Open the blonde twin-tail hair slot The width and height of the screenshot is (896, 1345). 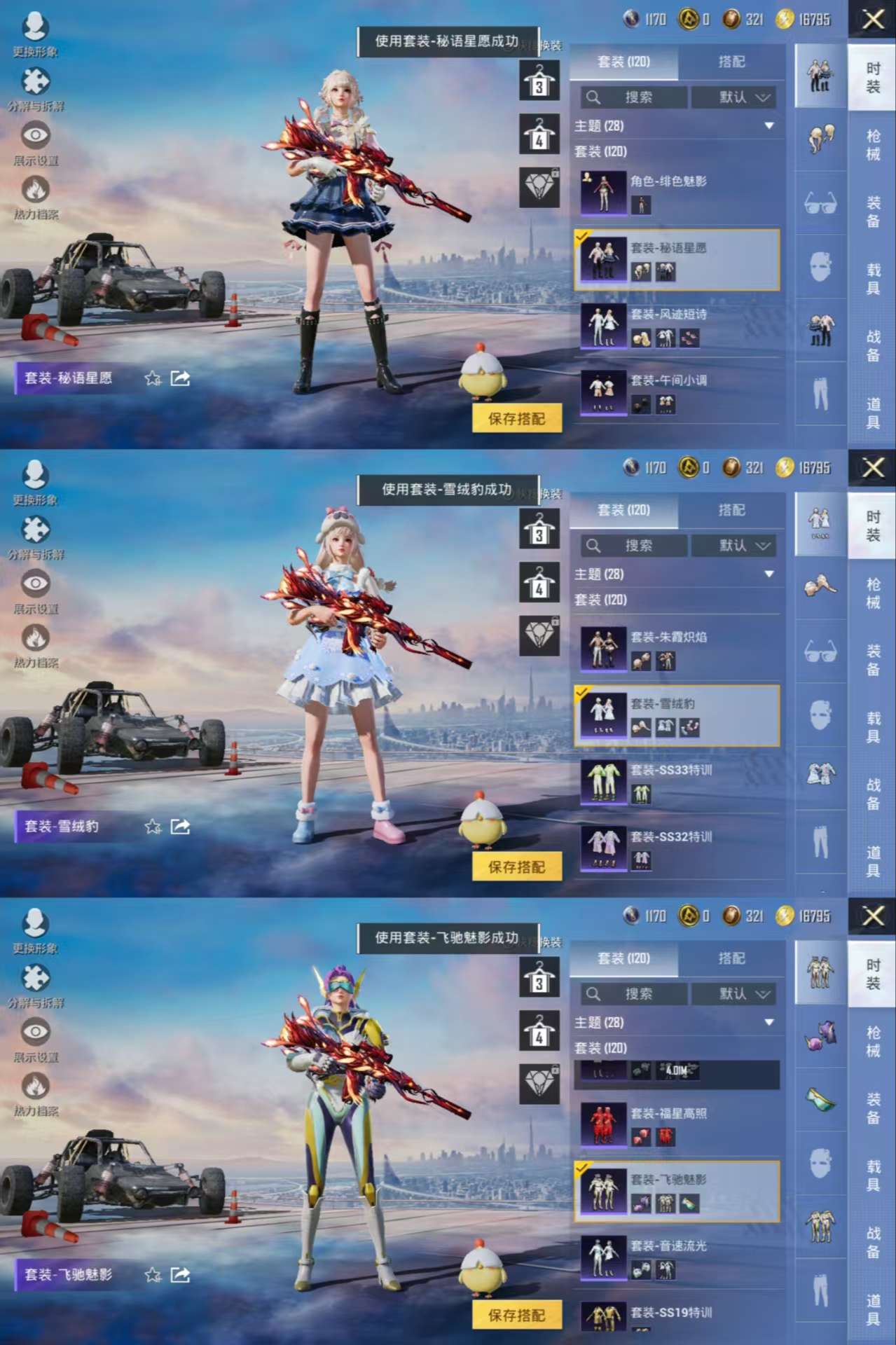(x=820, y=137)
